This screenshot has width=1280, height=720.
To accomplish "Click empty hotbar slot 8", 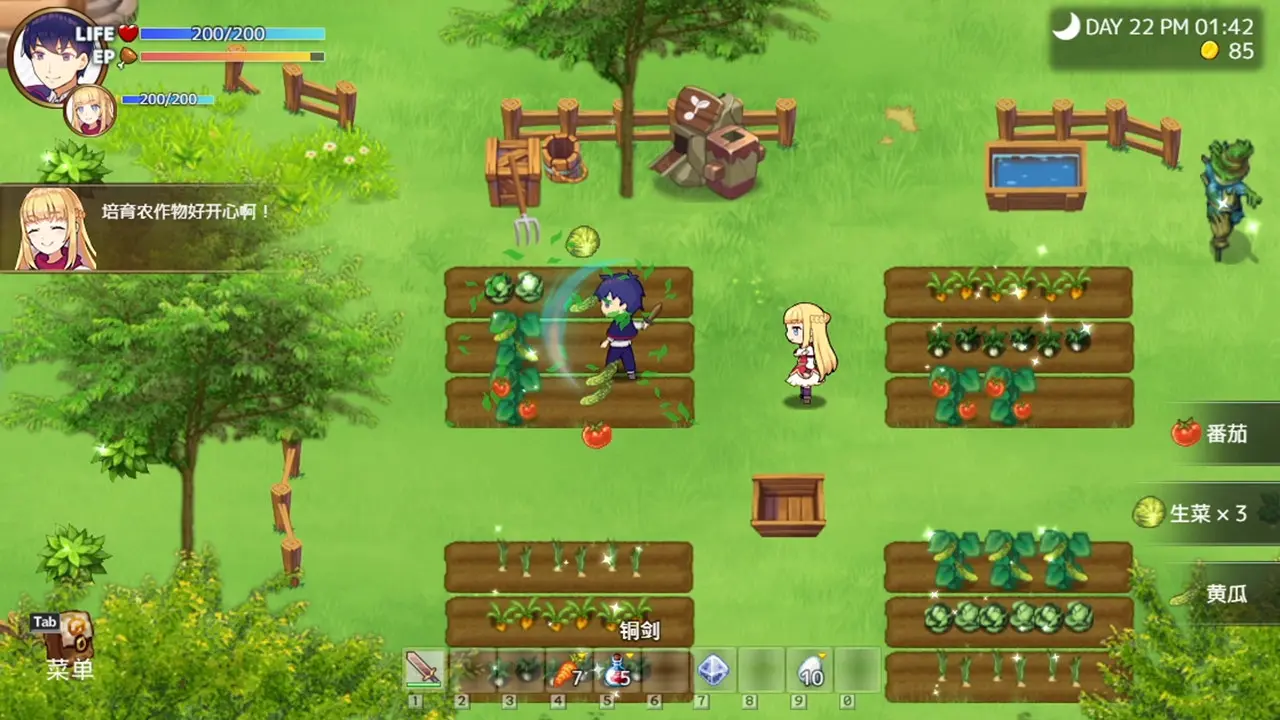I will [x=760, y=668].
